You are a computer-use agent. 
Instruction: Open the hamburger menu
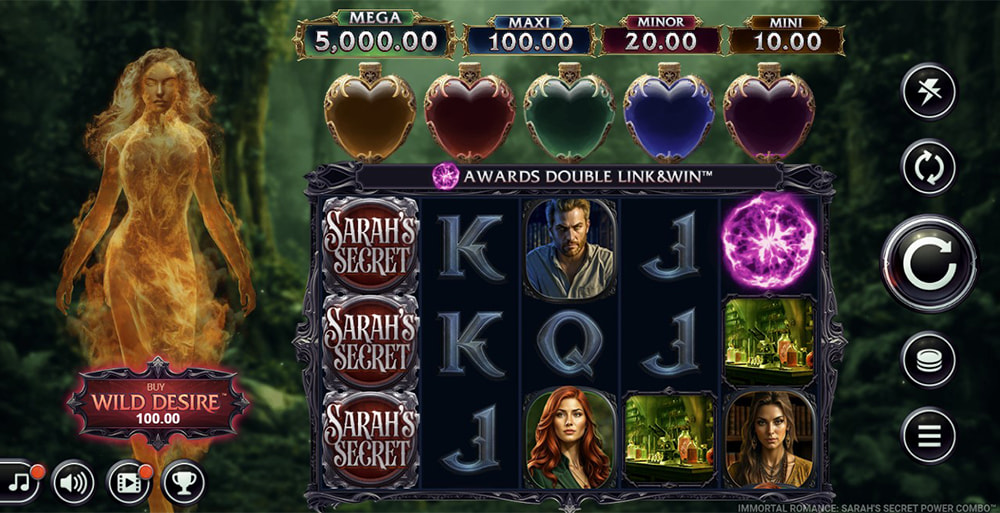929,435
